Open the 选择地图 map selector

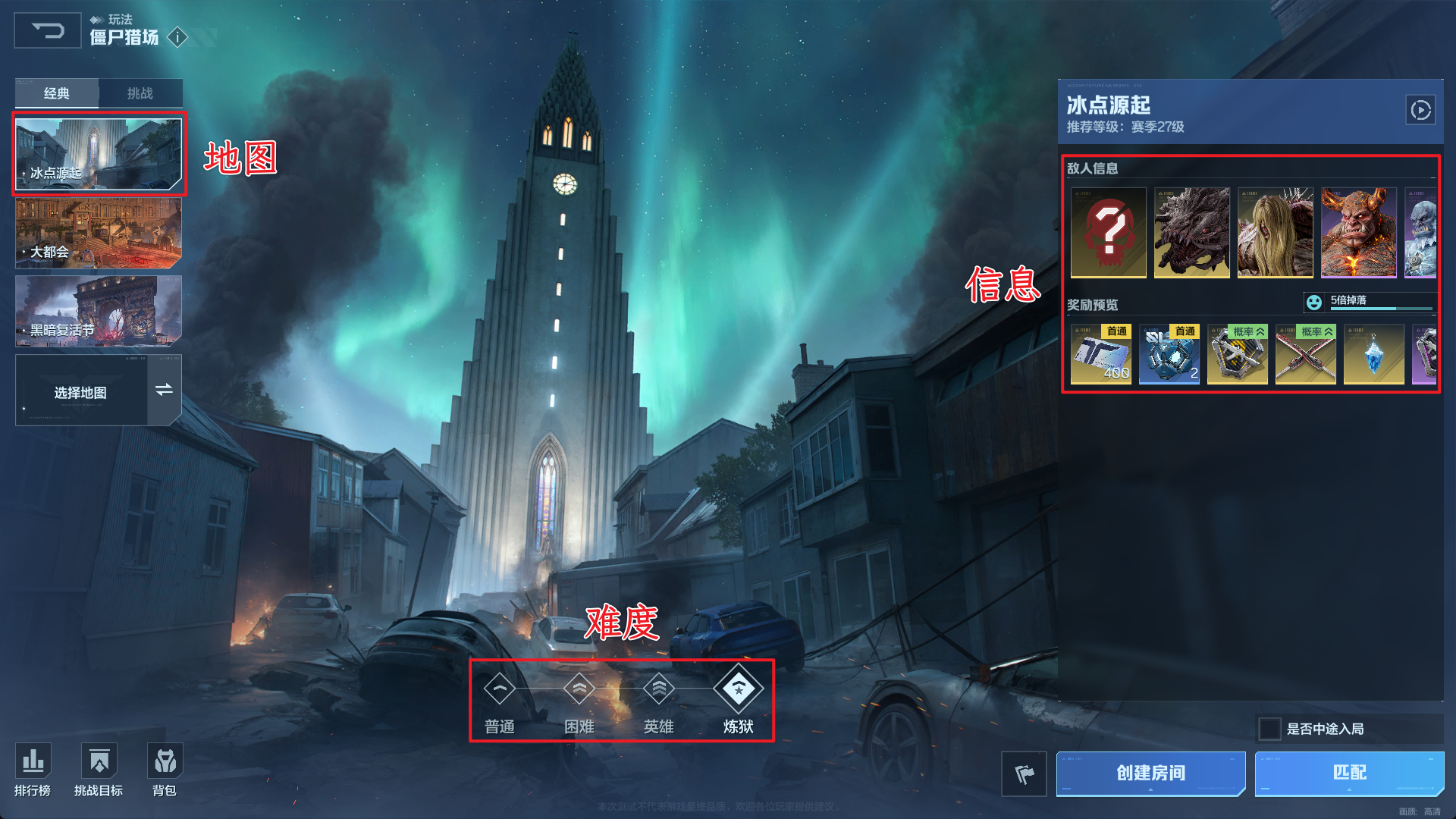pos(99,391)
